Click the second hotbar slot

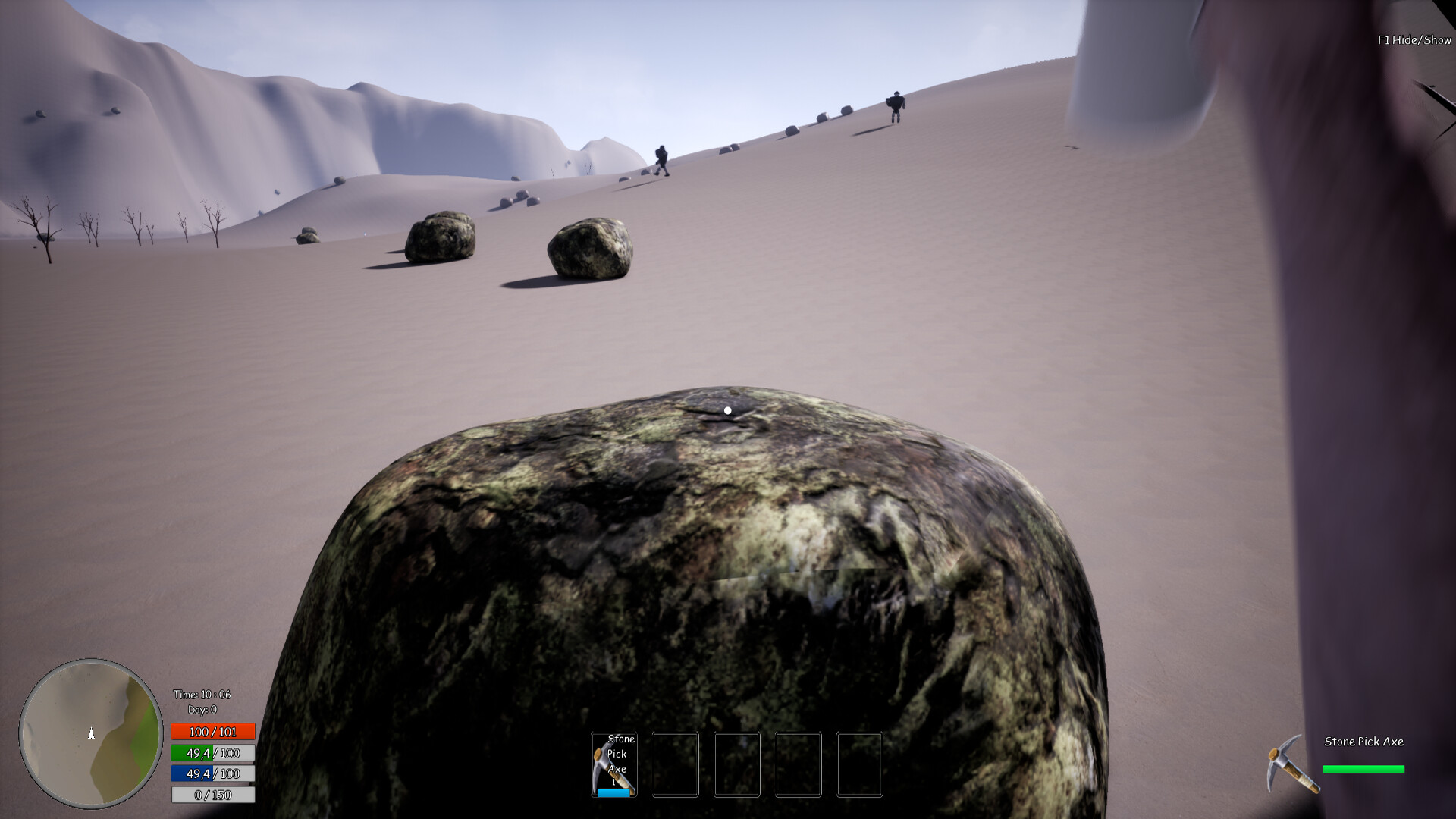coord(676,764)
